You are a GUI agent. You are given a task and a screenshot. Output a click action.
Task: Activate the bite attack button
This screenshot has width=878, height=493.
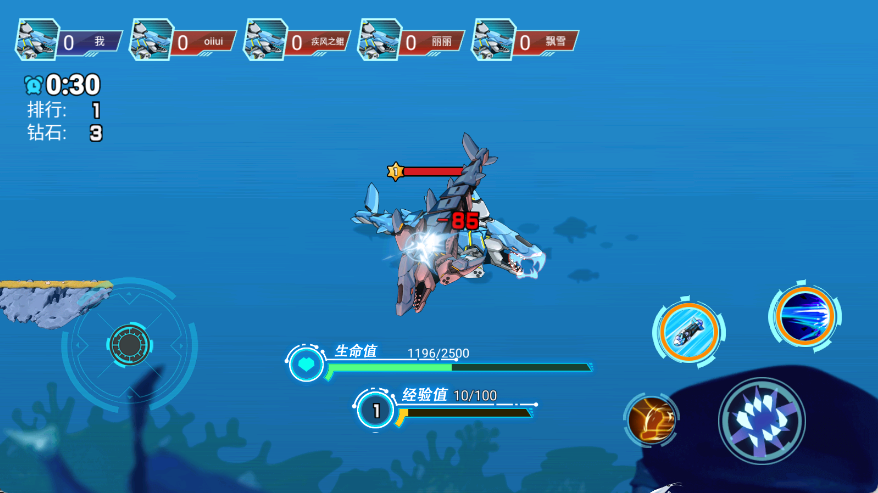point(762,420)
